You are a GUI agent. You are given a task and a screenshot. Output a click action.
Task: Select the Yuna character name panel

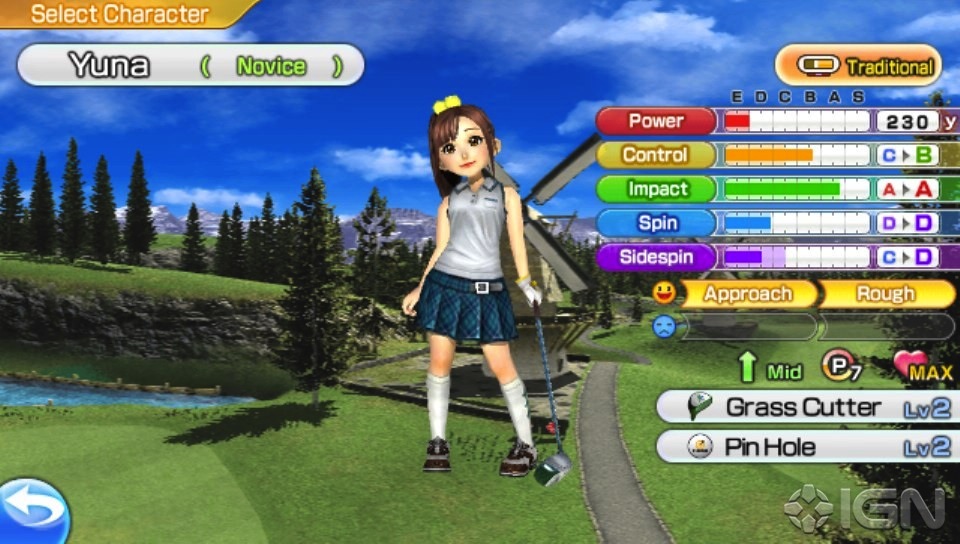190,66
